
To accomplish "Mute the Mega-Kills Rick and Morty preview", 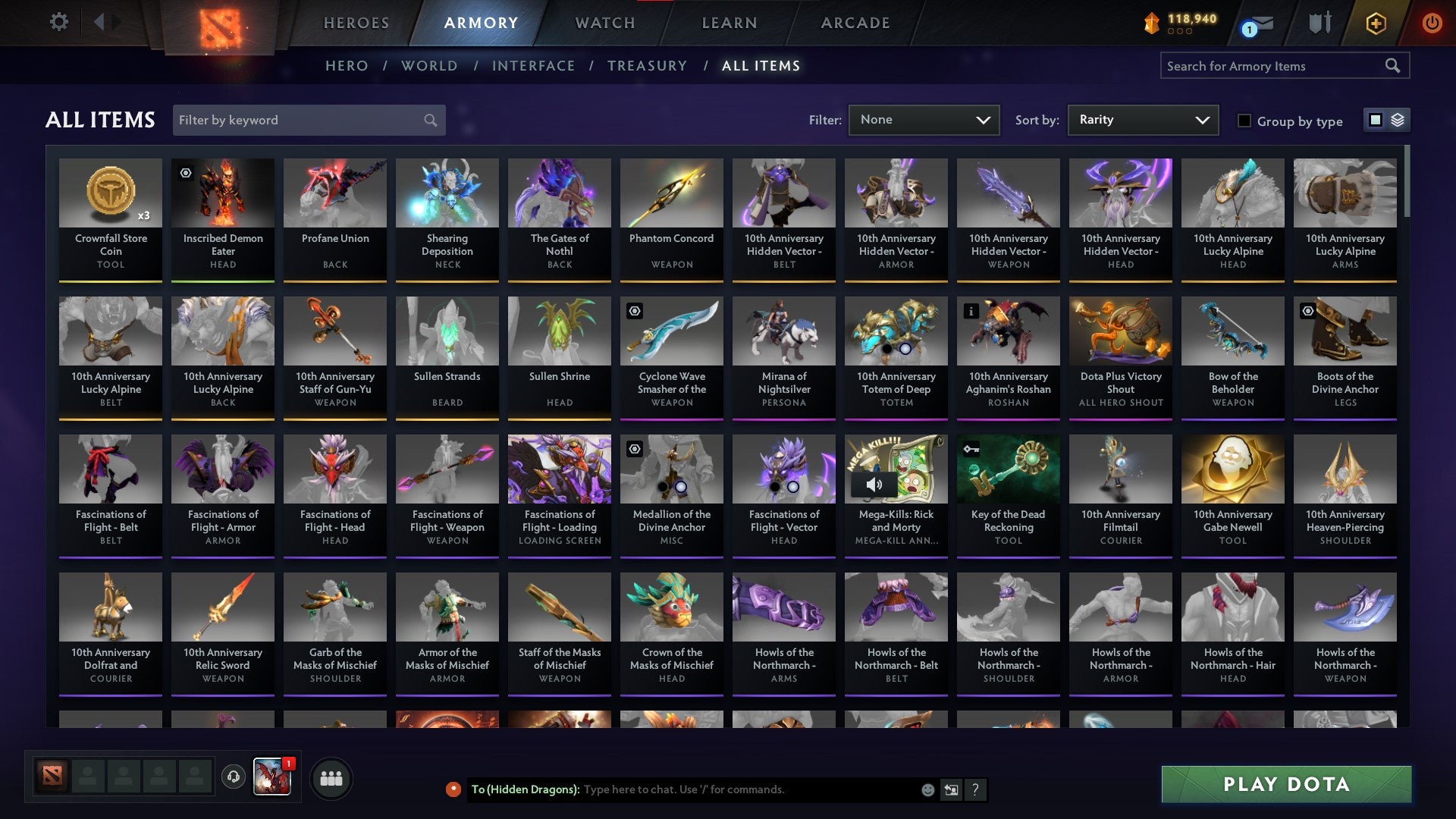I will point(876,484).
